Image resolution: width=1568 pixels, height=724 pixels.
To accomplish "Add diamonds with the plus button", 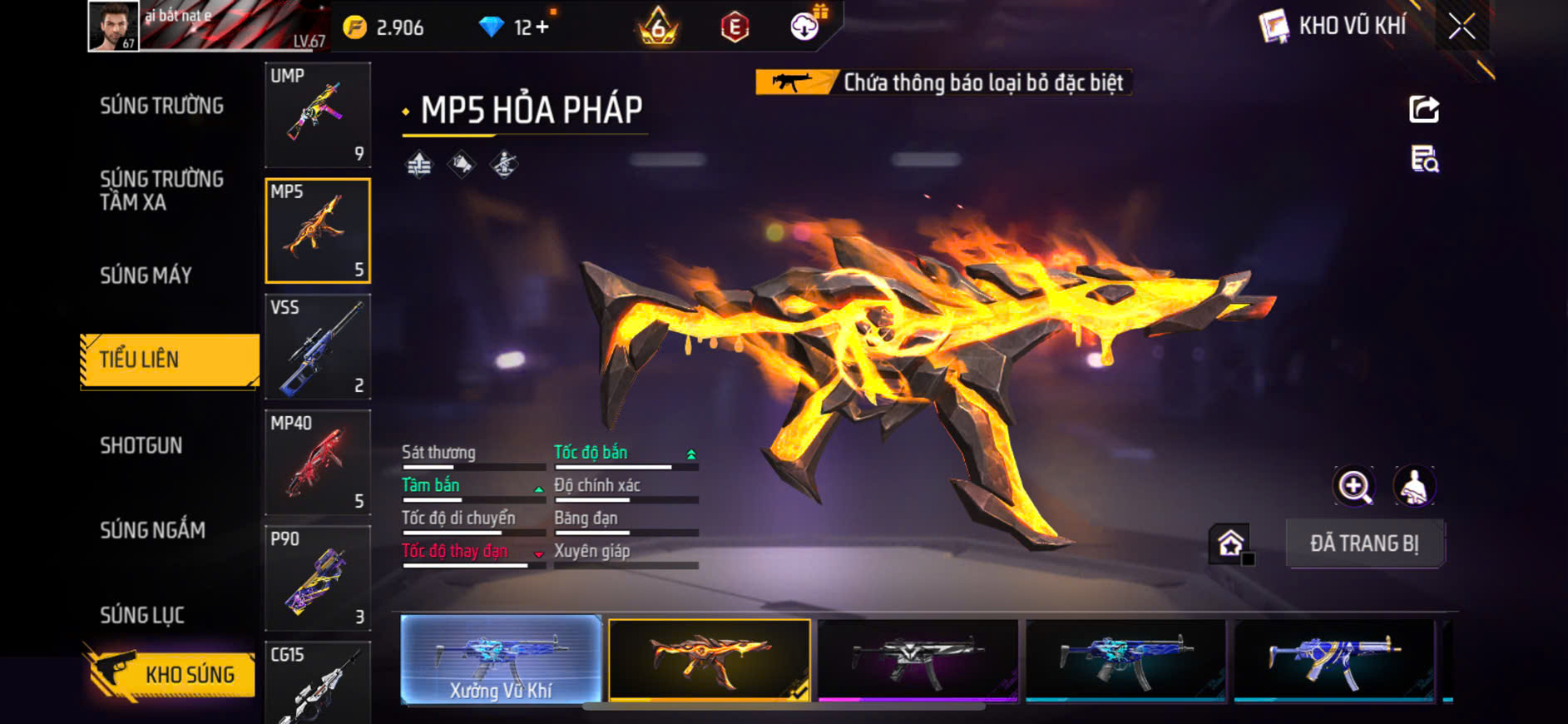I will (x=542, y=27).
